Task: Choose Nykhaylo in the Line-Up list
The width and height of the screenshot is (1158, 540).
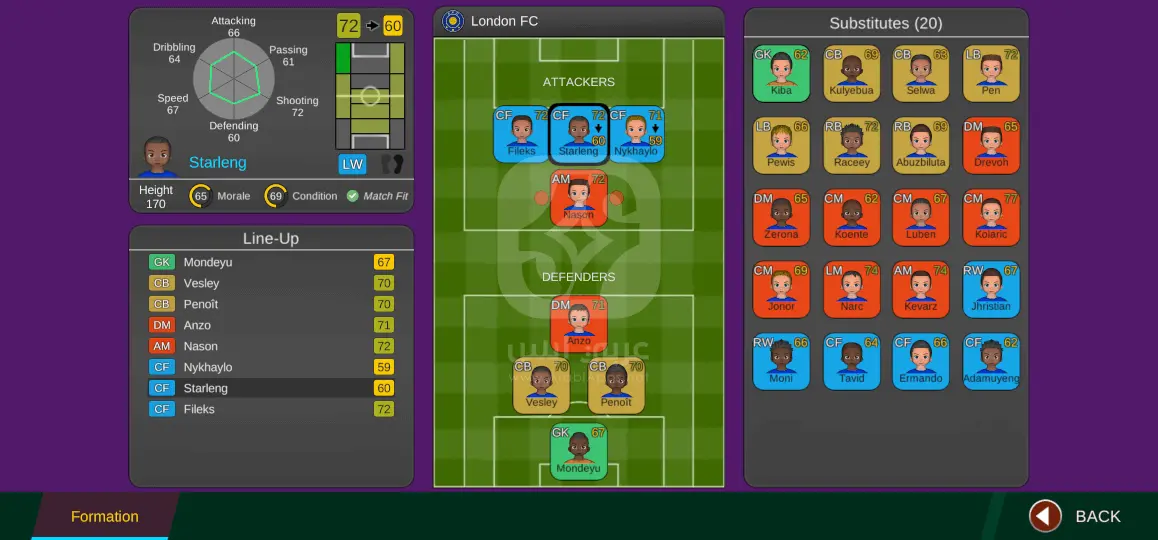Action: (x=271, y=367)
